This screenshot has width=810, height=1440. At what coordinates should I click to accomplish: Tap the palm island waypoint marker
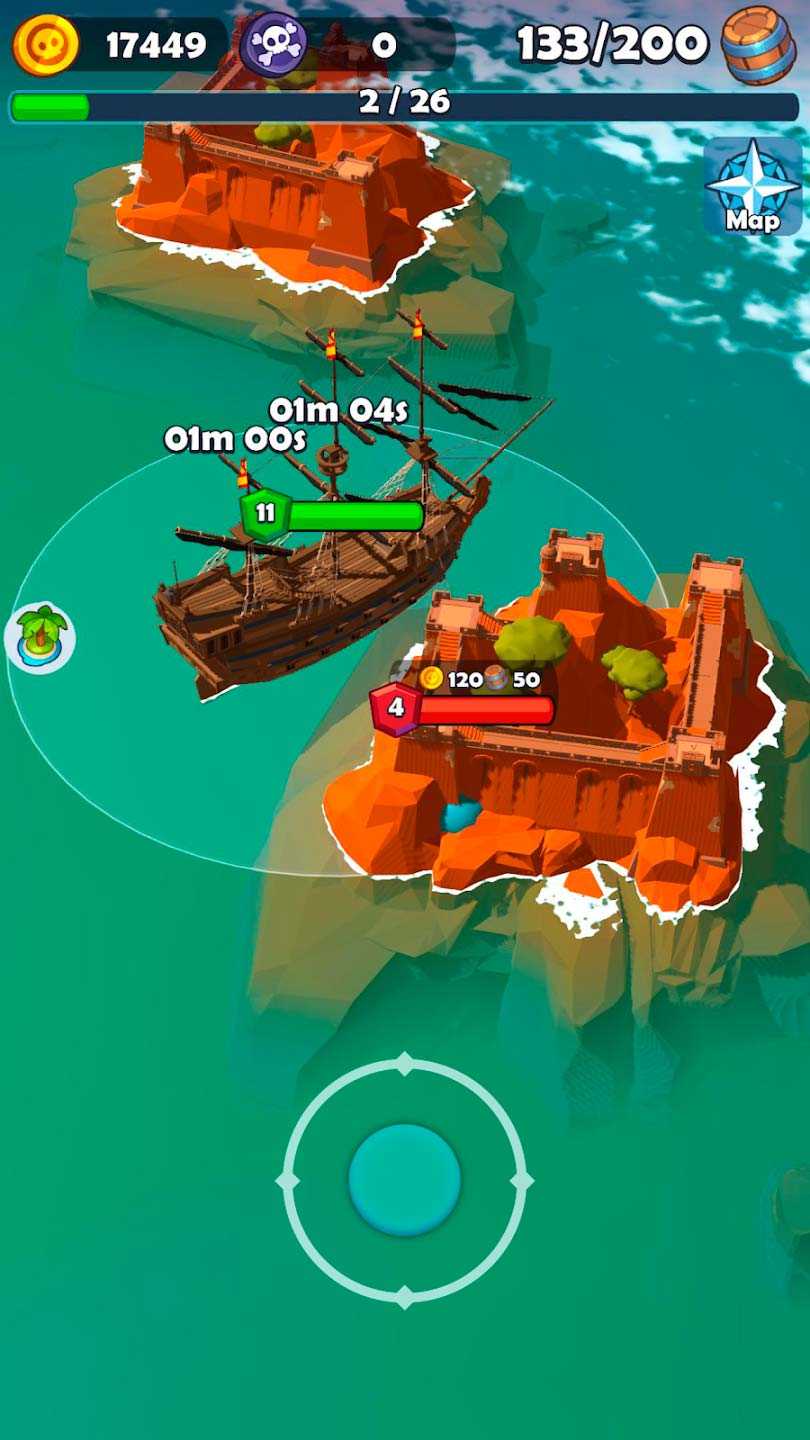click(x=40, y=637)
